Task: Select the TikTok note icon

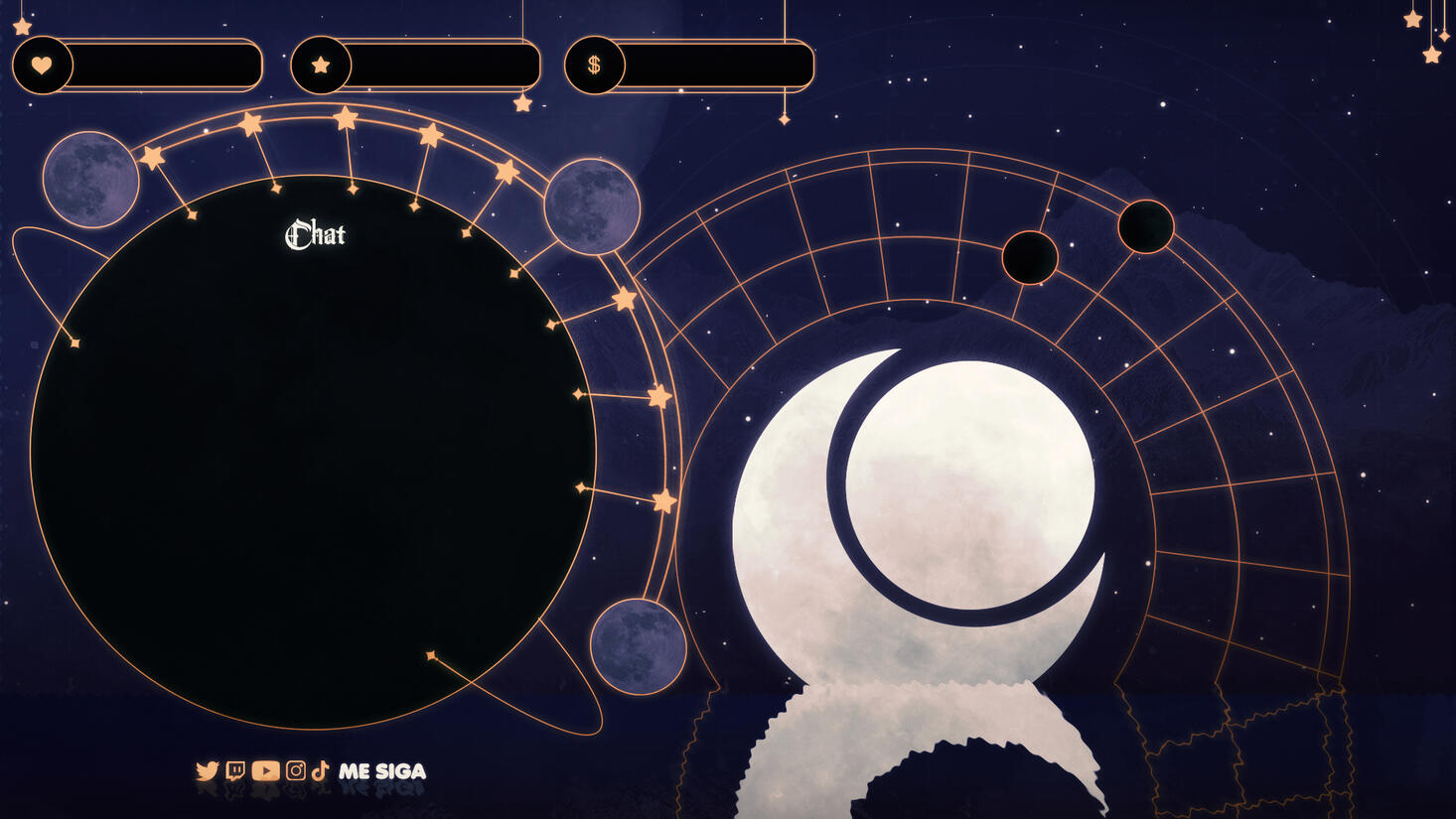Action: coord(320,770)
